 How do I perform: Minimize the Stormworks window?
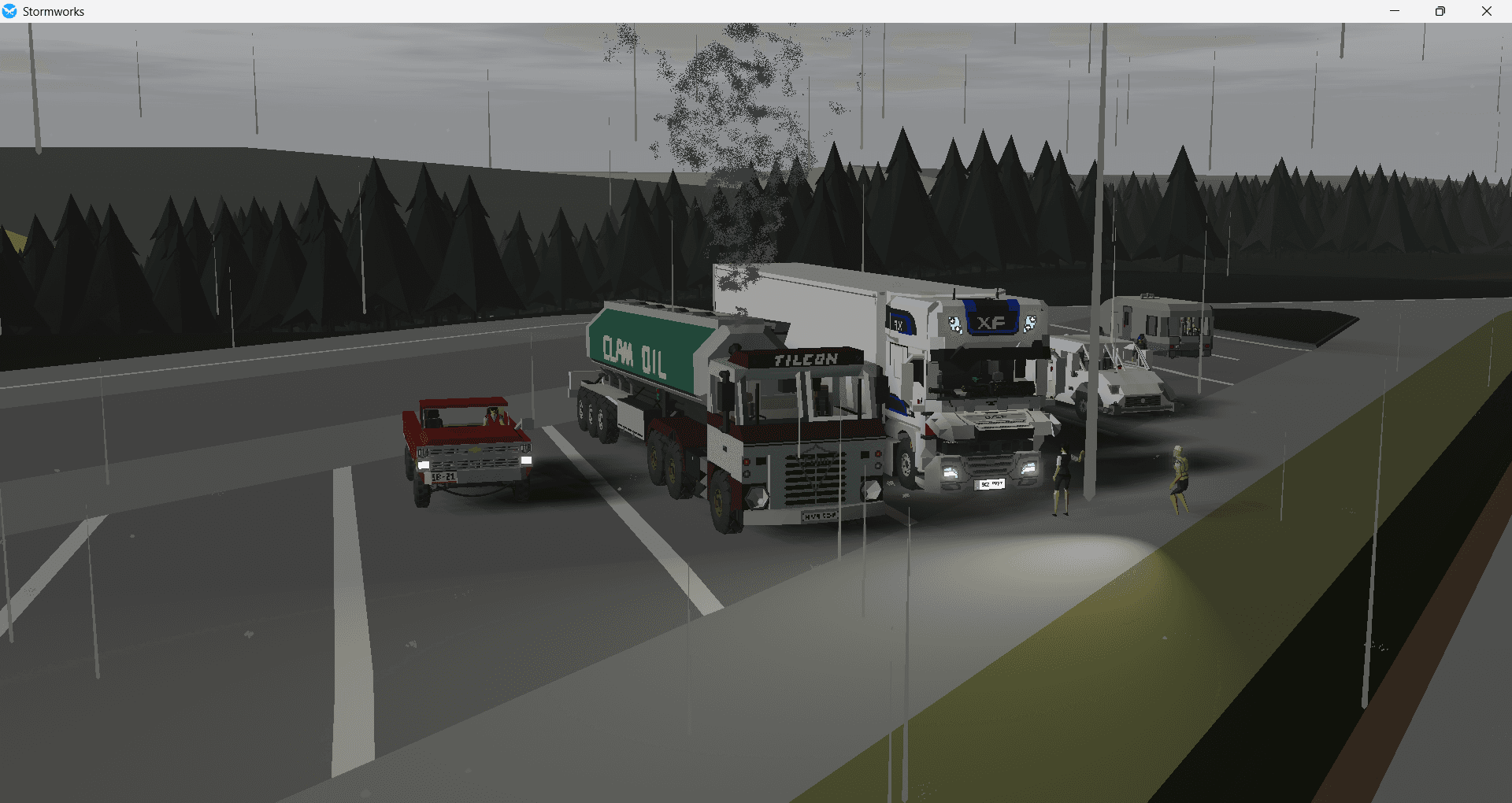tap(1394, 11)
